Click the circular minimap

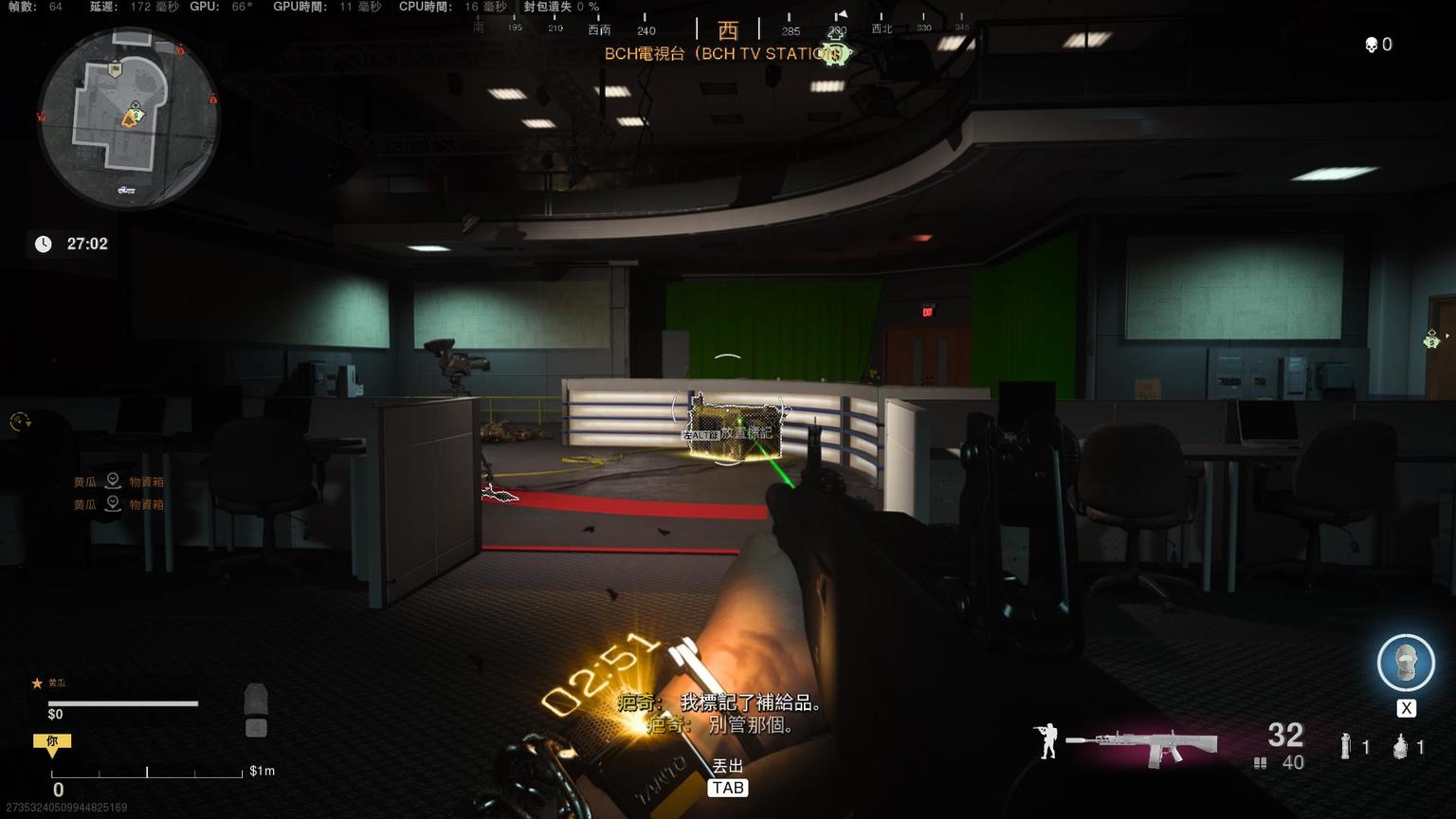pyautogui.click(x=128, y=118)
